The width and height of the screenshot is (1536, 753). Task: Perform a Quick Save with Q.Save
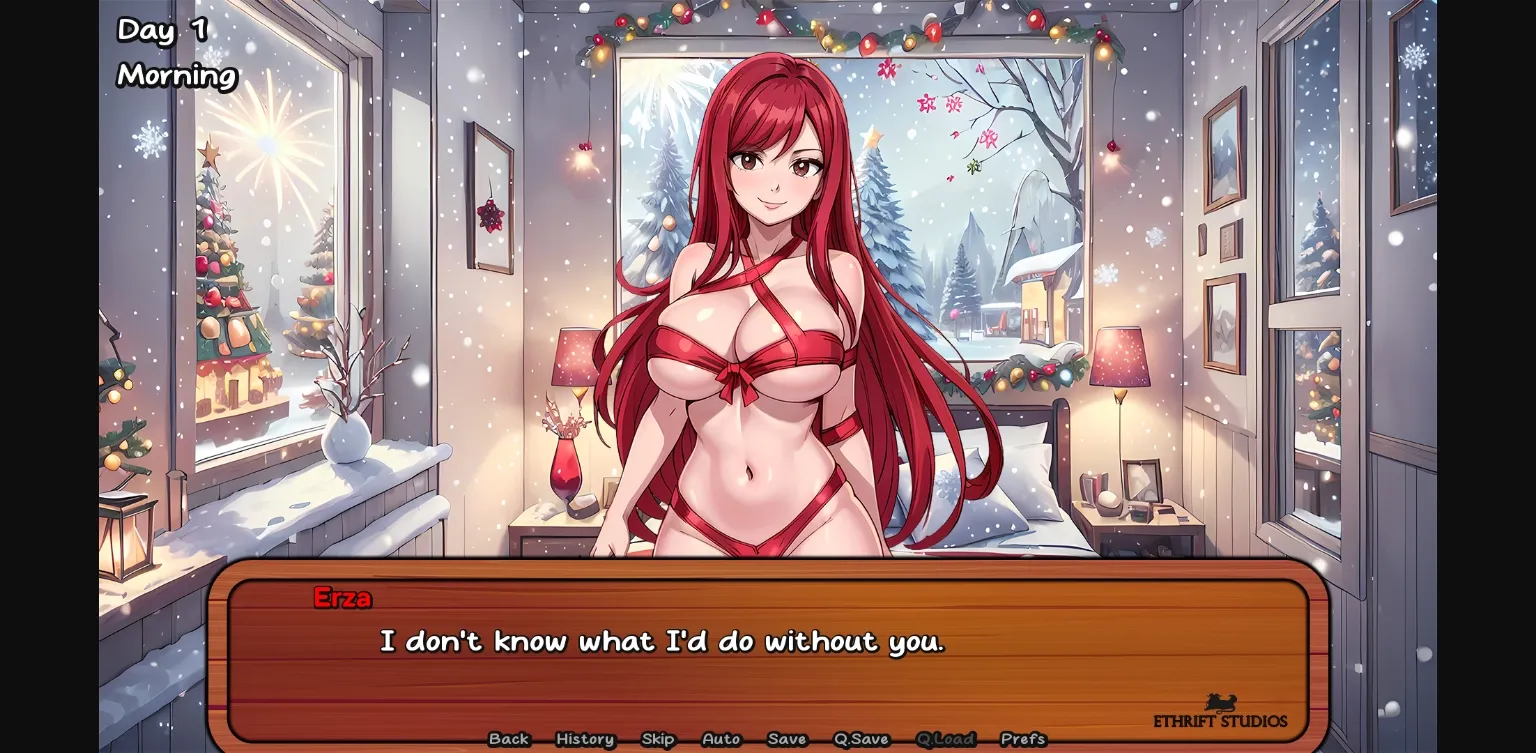coord(859,739)
